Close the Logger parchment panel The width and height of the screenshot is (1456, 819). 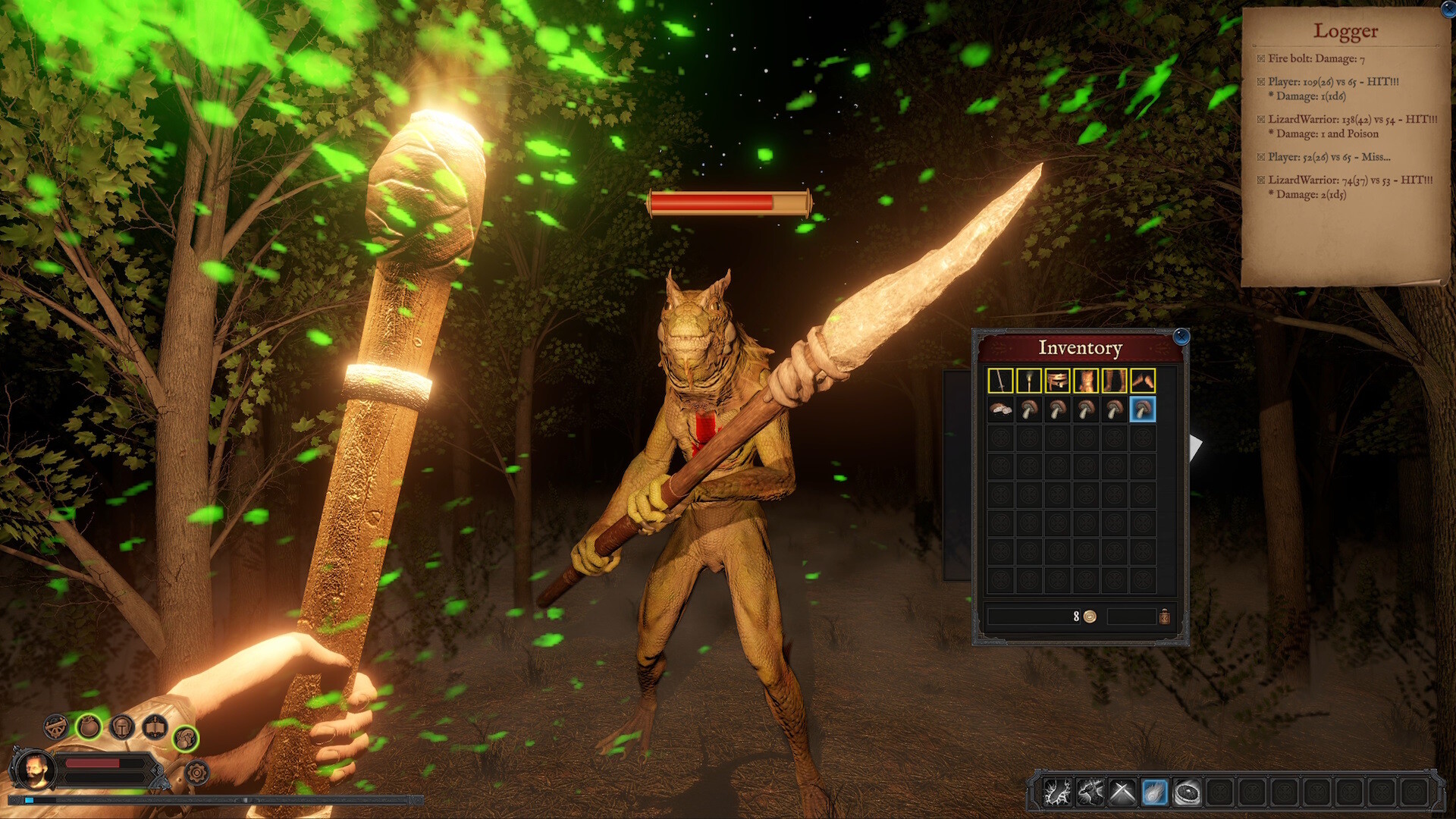[1449, 10]
